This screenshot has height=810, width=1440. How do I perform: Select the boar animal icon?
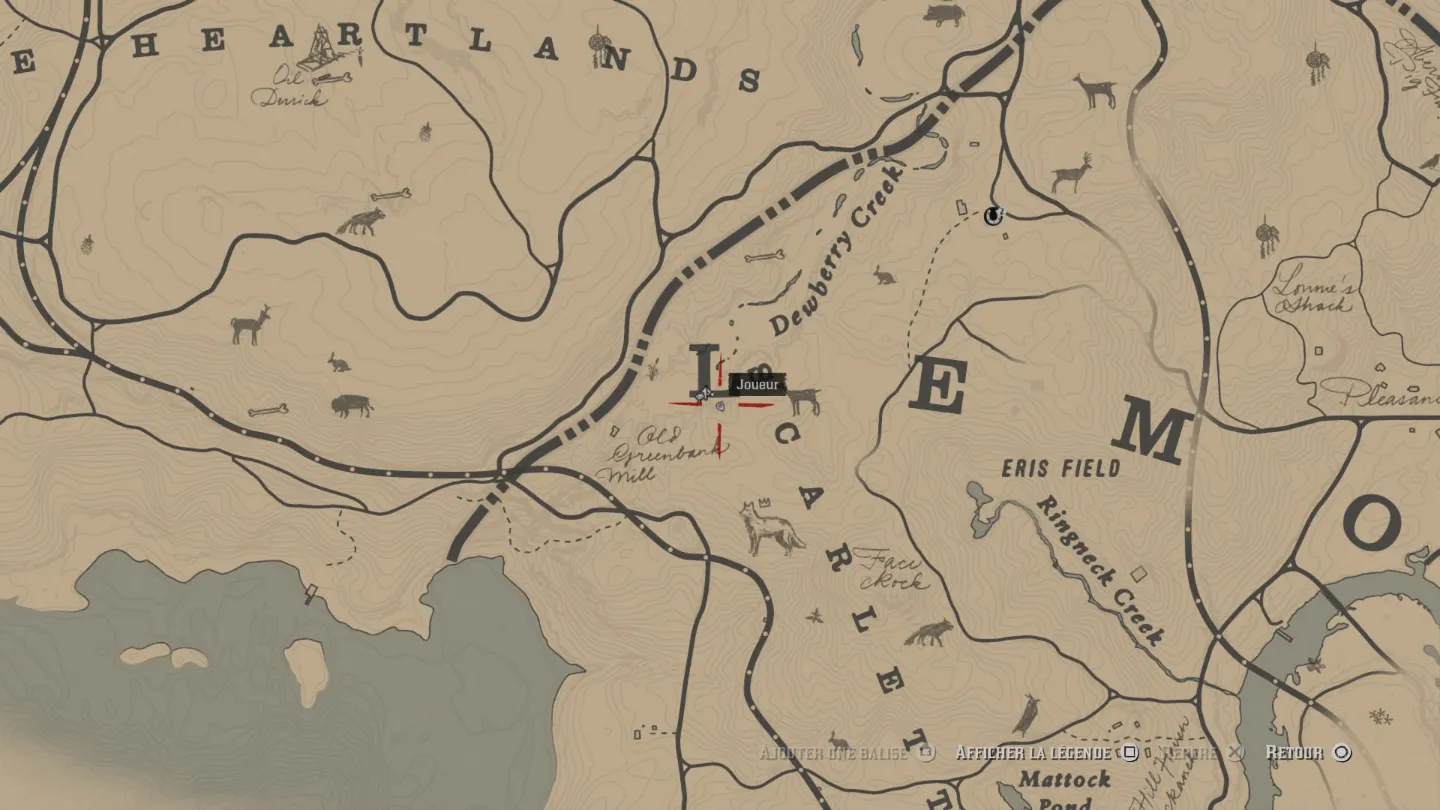click(943, 15)
